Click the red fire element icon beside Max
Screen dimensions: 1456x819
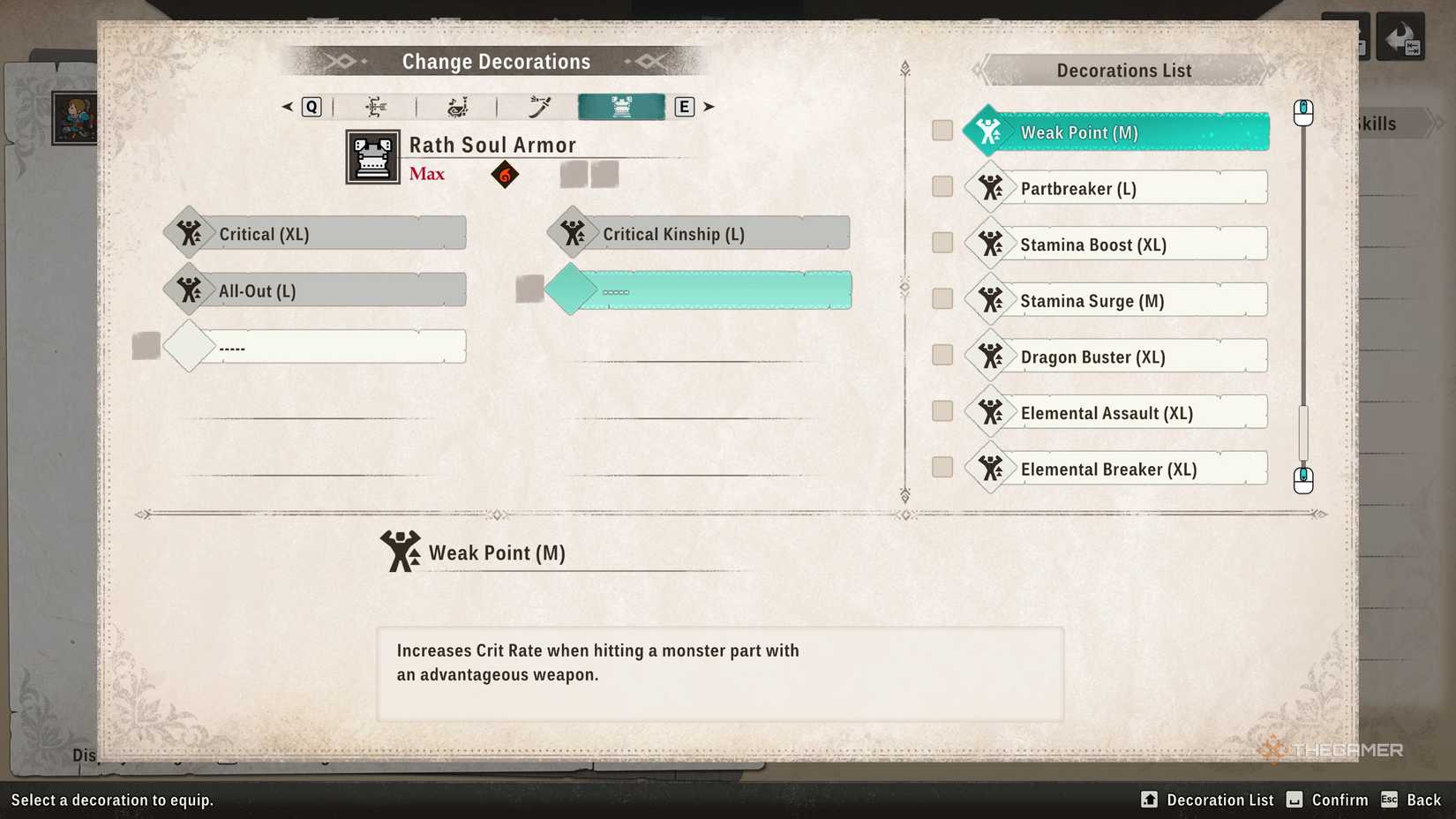point(504,174)
